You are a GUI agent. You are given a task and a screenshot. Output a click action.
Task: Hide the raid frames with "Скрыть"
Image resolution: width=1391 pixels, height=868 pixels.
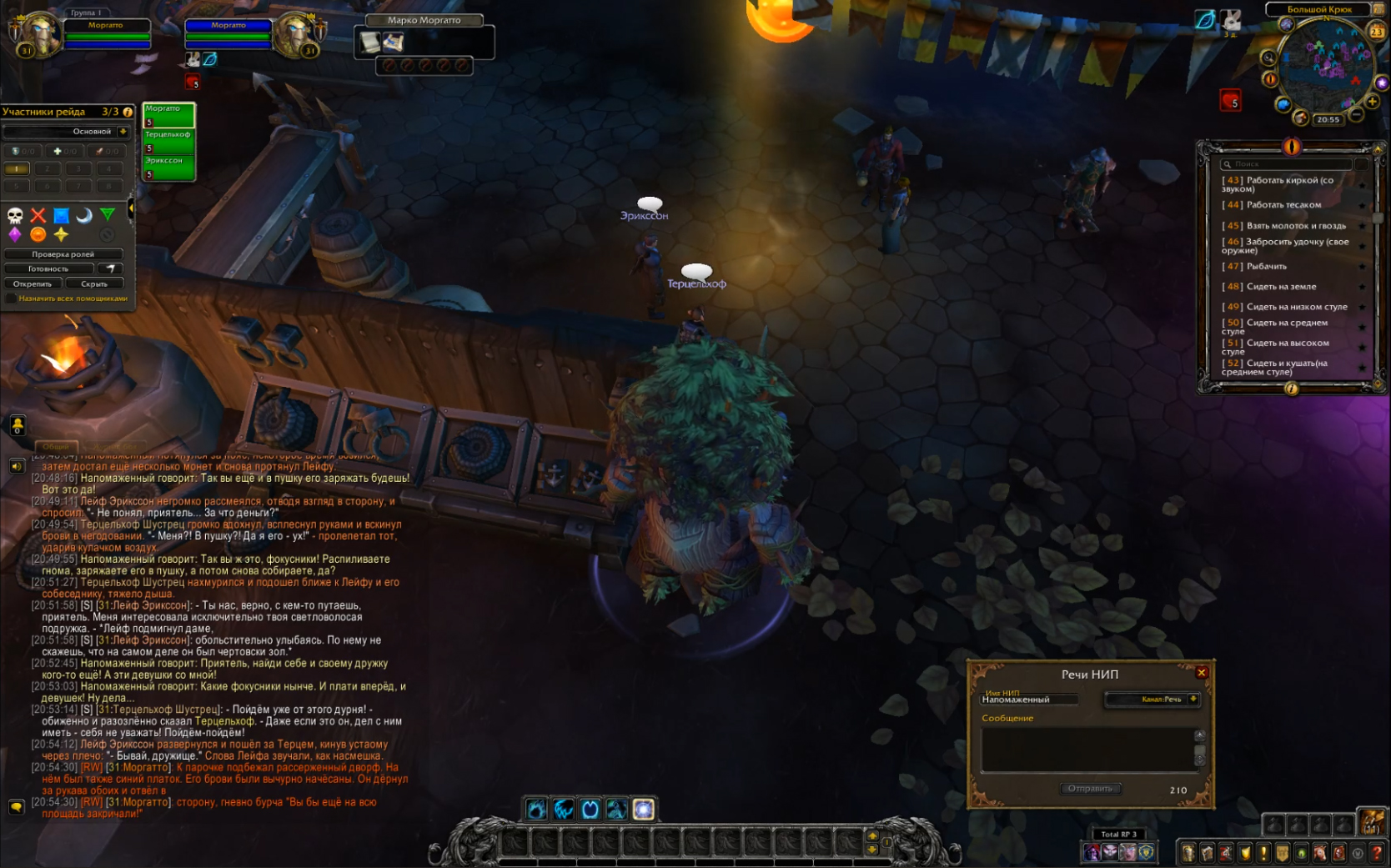point(94,283)
